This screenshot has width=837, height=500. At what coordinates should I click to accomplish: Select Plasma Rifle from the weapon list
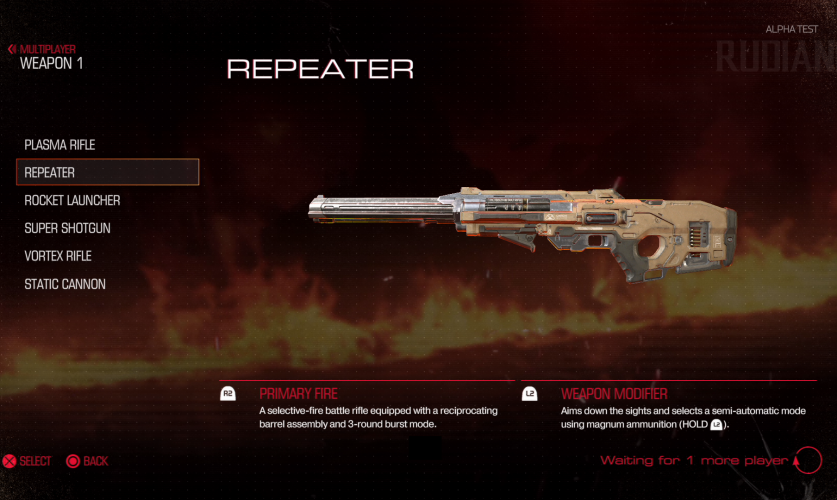[x=60, y=145]
